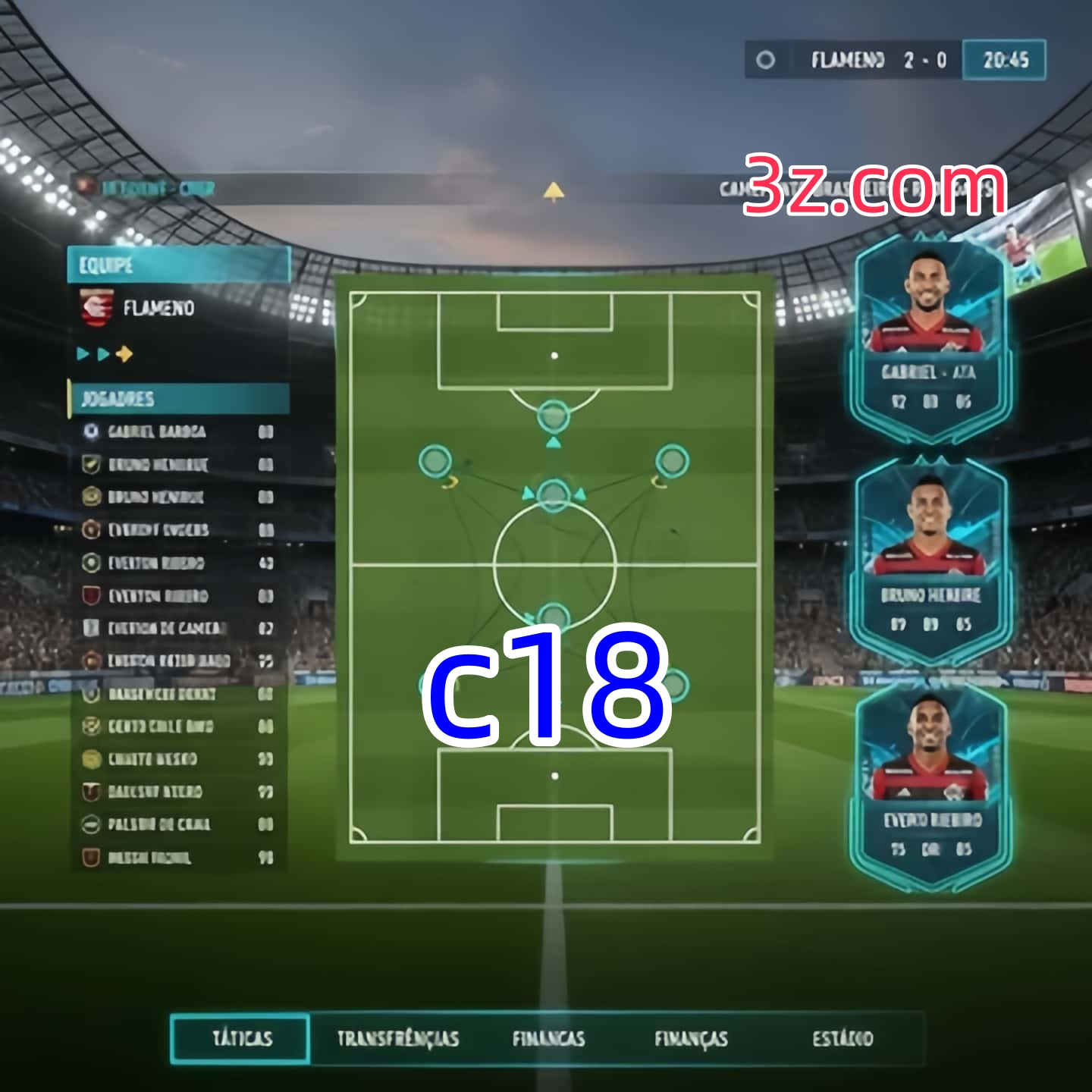Toggle the yellow arrow indicator under the team name

pyautogui.click(x=126, y=353)
